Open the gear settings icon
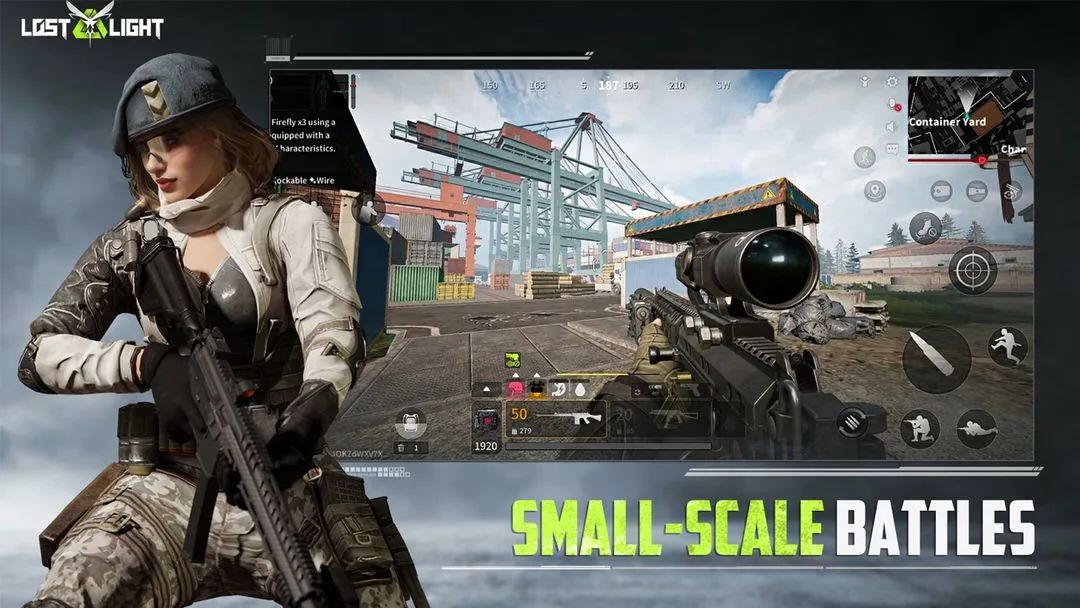1080x608 pixels. coord(892,82)
